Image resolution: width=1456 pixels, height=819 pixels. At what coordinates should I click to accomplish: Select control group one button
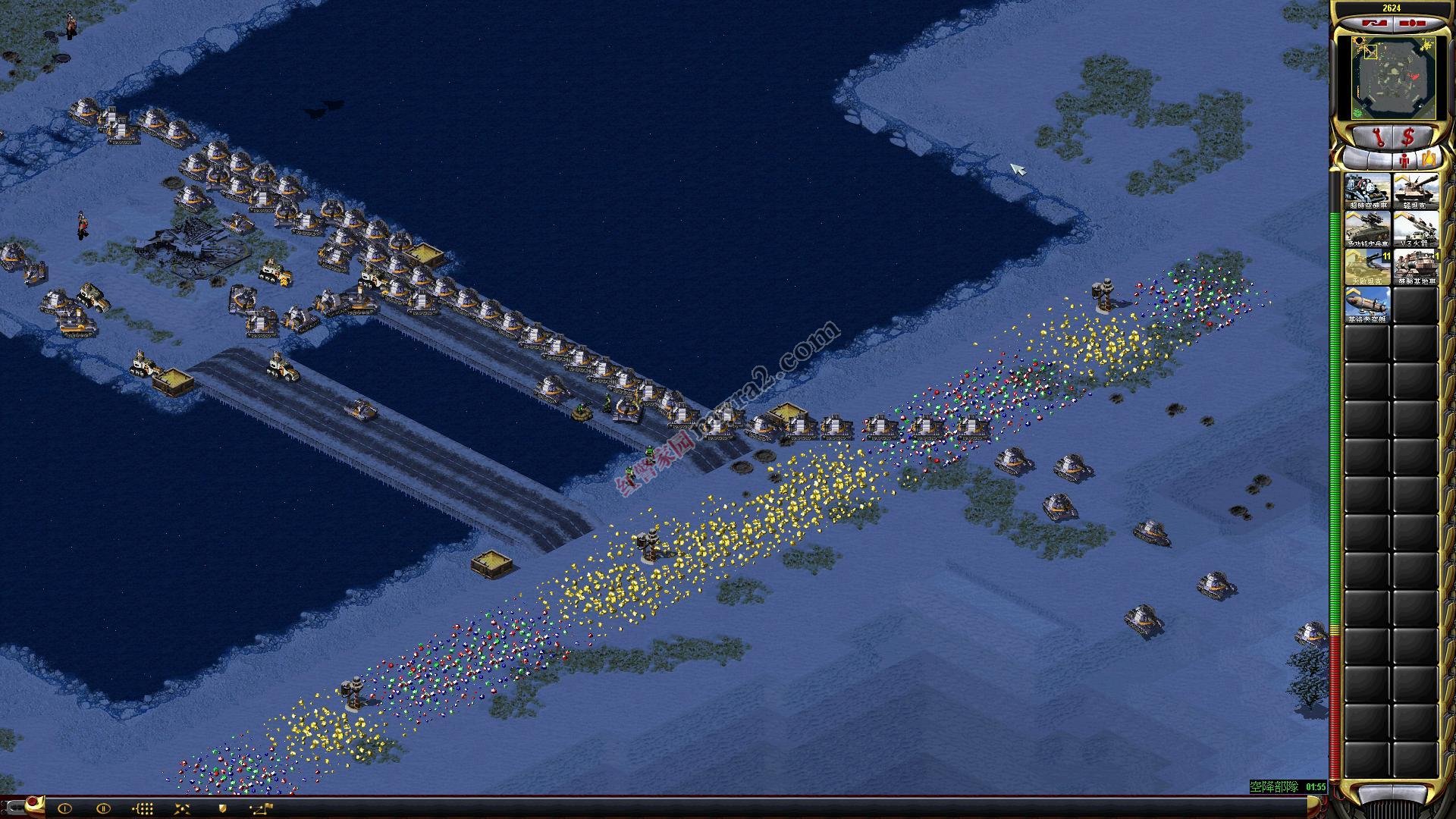(x=64, y=808)
